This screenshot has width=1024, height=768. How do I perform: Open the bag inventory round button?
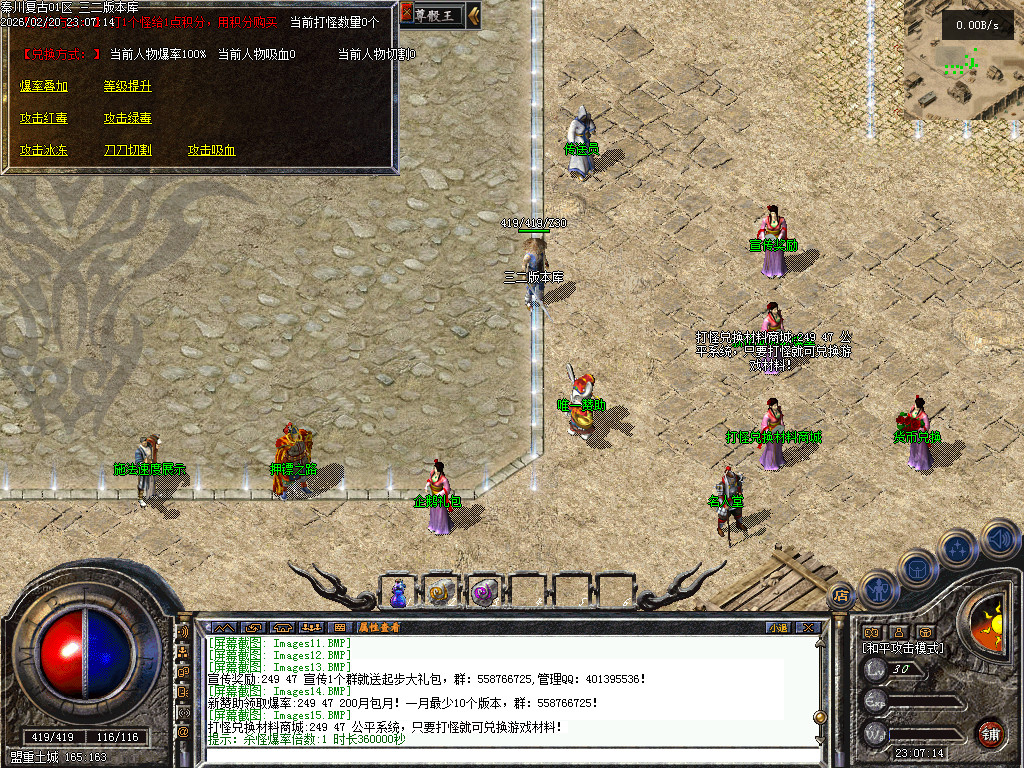point(917,568)
